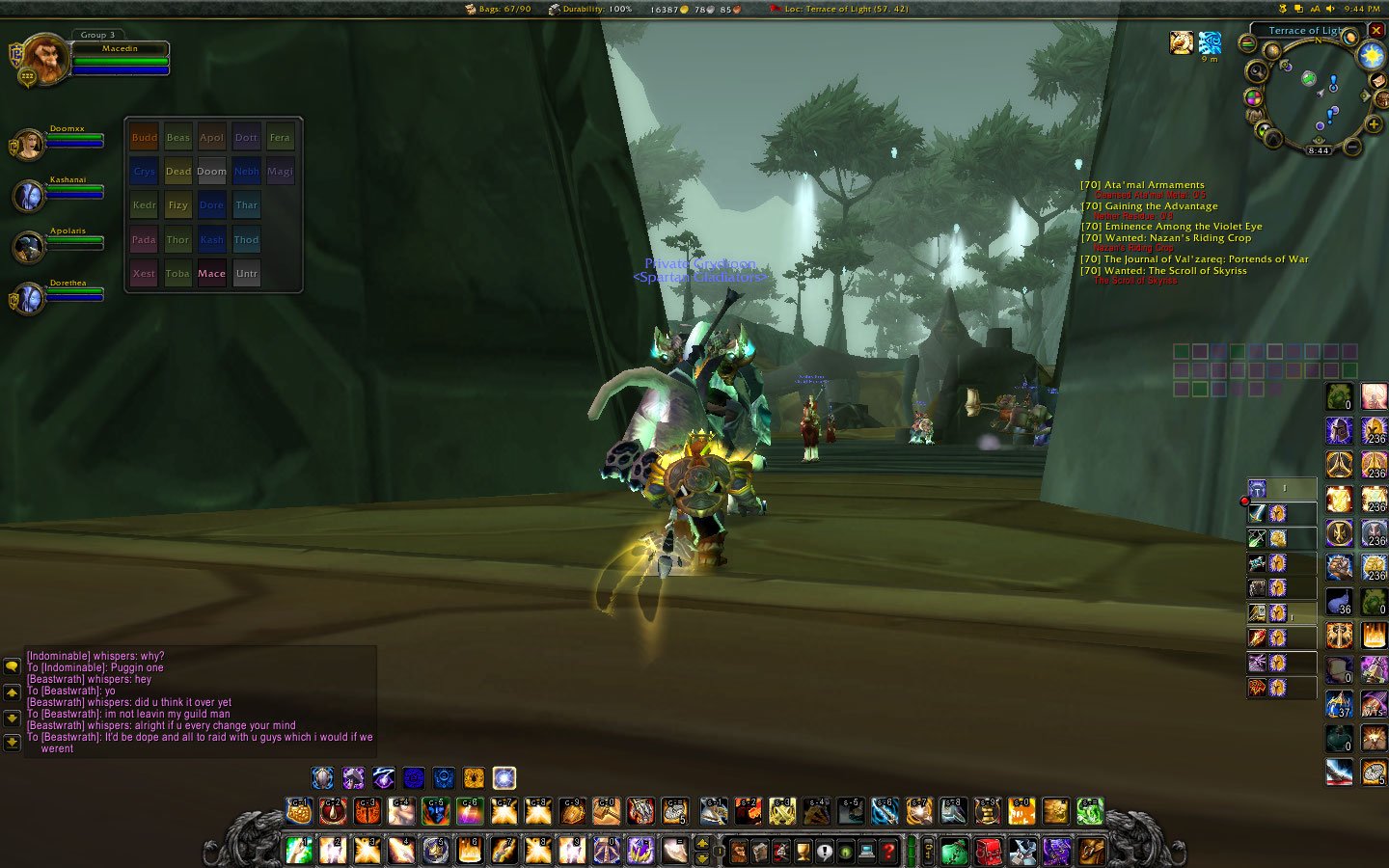Click the blue rune buff icon showing 9 m
The width and height of the screenshot is (1389, 868).
pyautogui.click(x=1210, y=42)
